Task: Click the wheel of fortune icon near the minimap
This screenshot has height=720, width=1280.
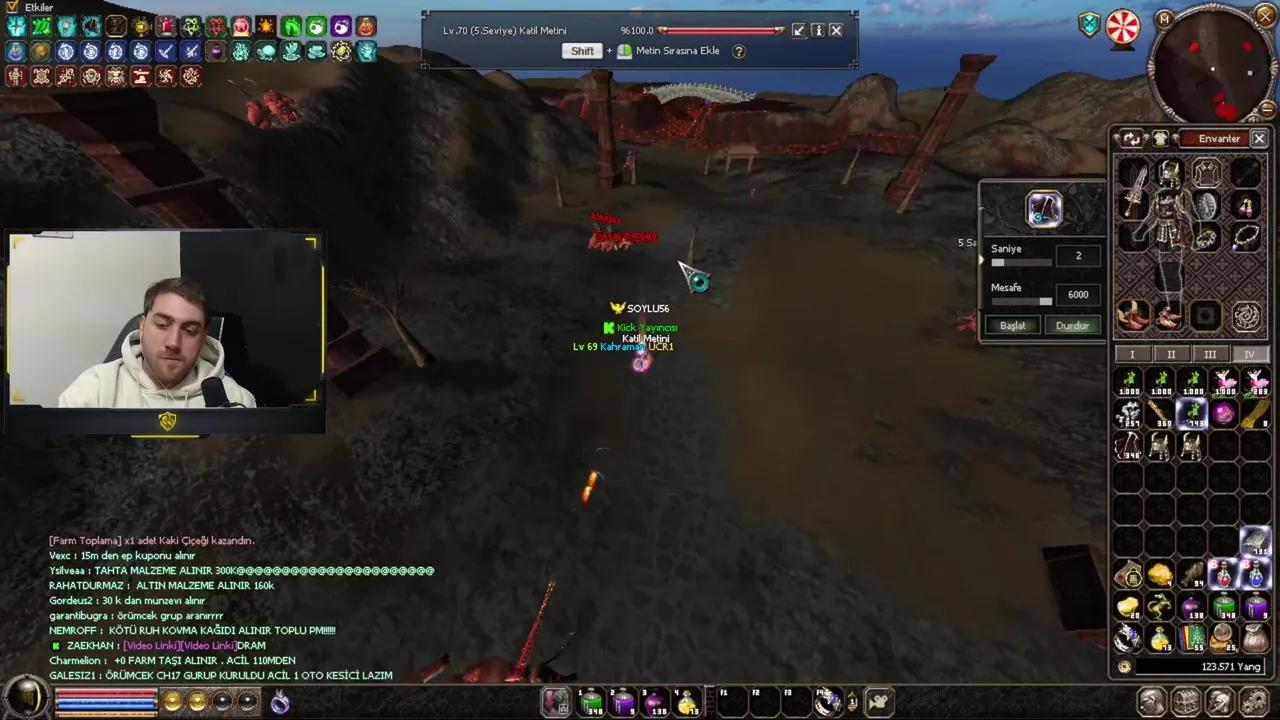Action: tap(1123, 27)
